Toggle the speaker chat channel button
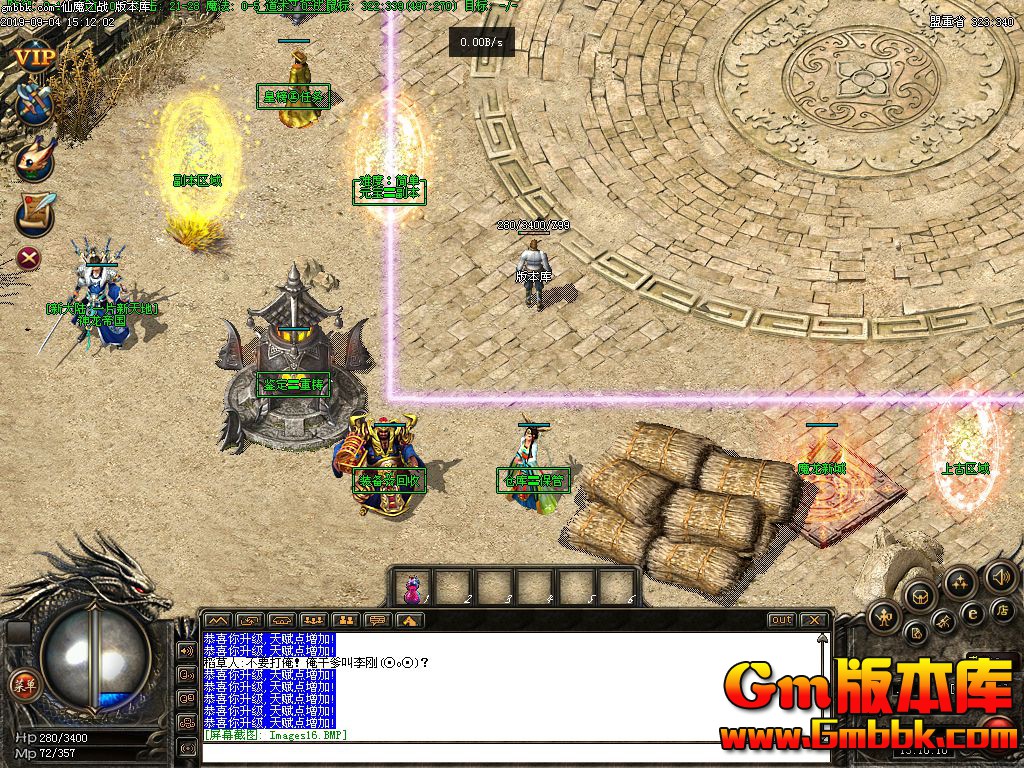The image size is (1024, 768). tap(187, 650)
